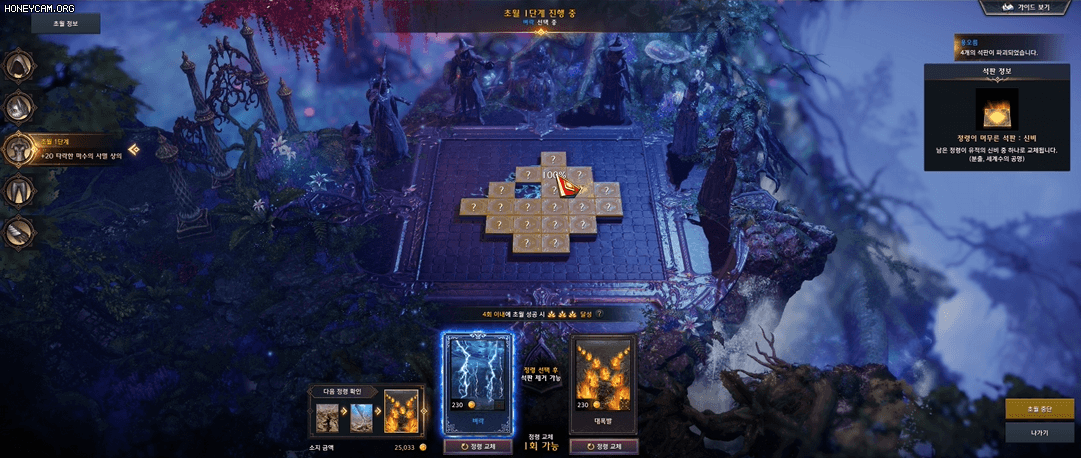Select the chest armor 초월 1단계 slot
The height and width of the screenshot is (458, 1081).
click(x=19, y=149)
